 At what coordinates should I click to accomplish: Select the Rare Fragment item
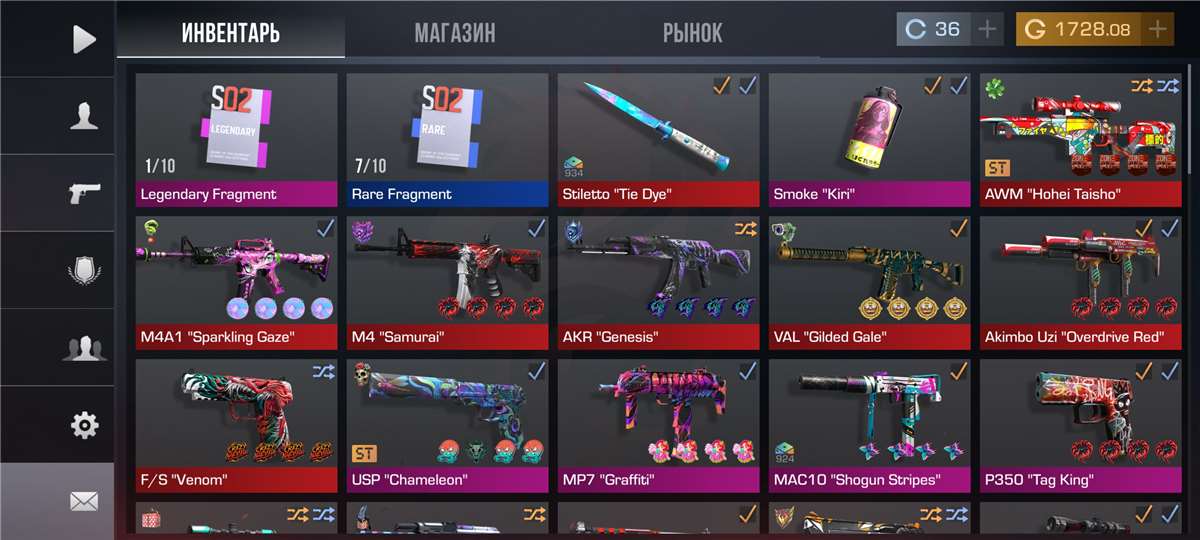[447, 139]
